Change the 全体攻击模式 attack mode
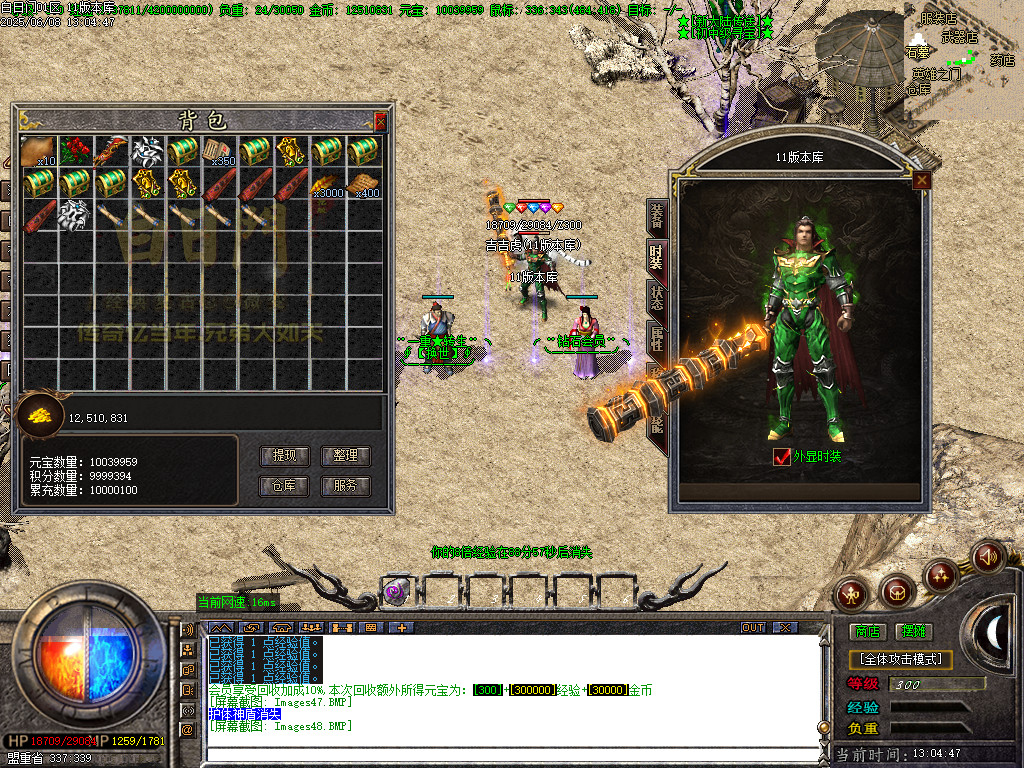1024x768 pixels. pyautogui.click(x=900, y=660)
